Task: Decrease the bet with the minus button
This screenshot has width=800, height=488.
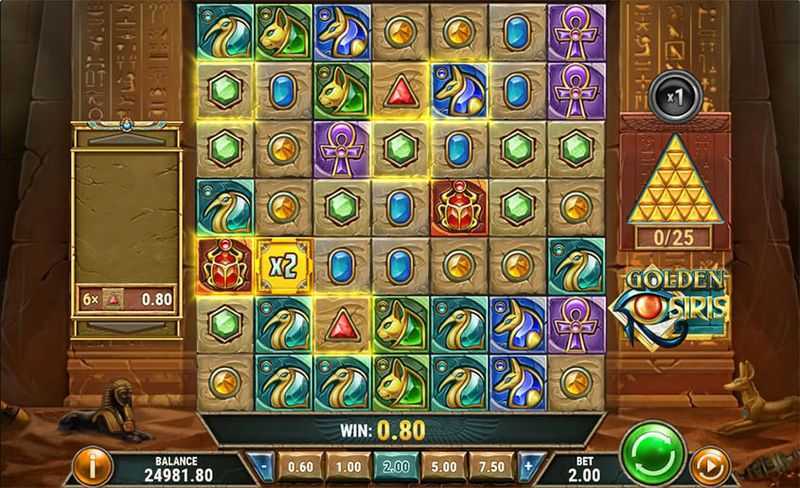Action: 260,466
